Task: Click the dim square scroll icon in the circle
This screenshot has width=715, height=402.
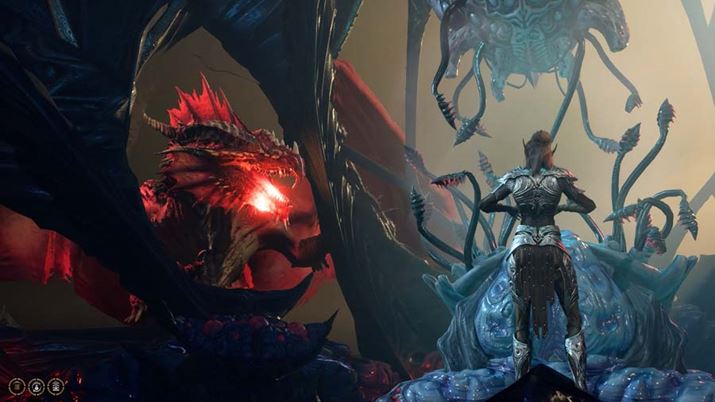Action: (17, 386)
